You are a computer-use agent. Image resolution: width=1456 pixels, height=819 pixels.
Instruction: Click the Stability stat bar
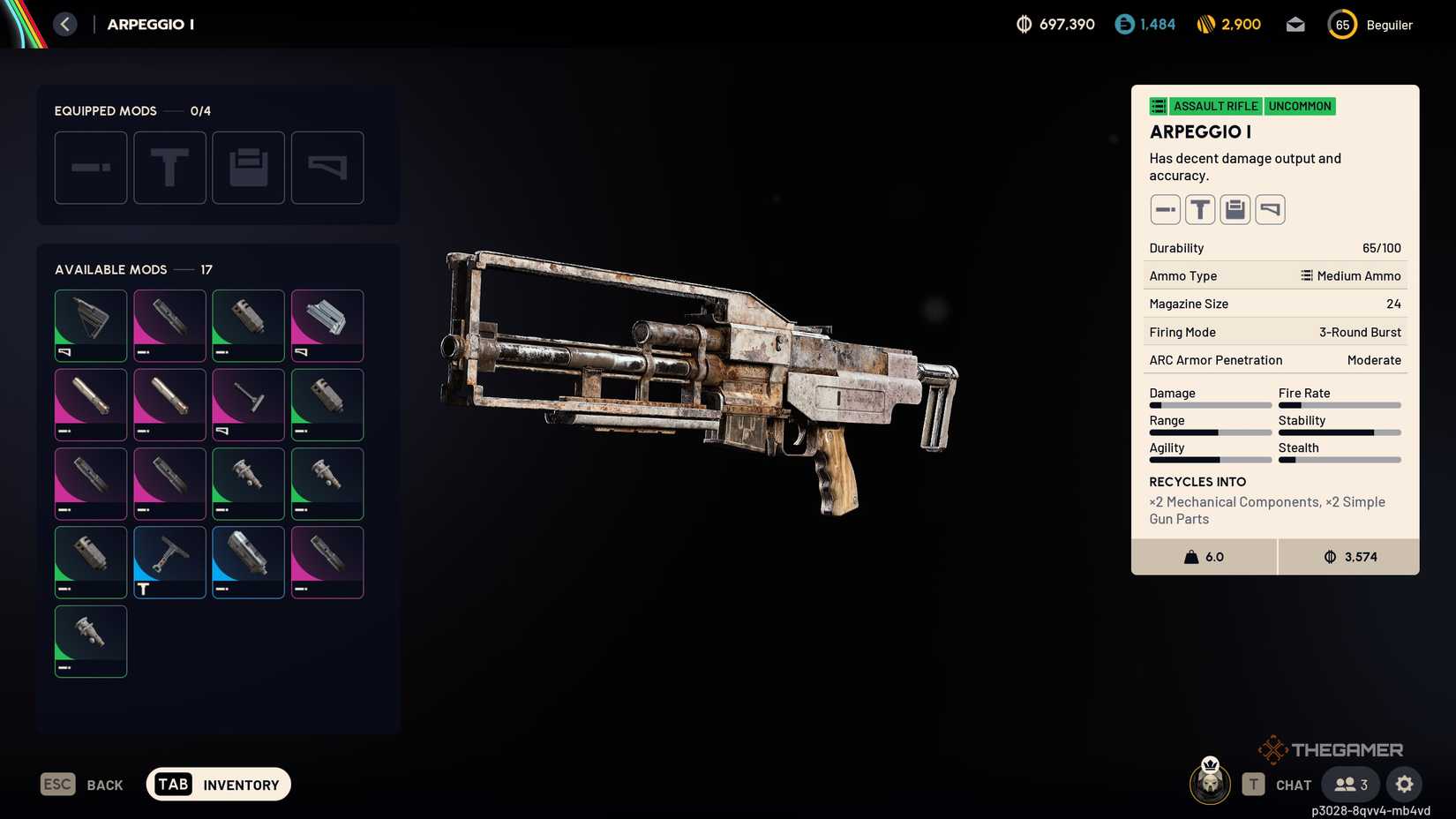click(1340, 432)
